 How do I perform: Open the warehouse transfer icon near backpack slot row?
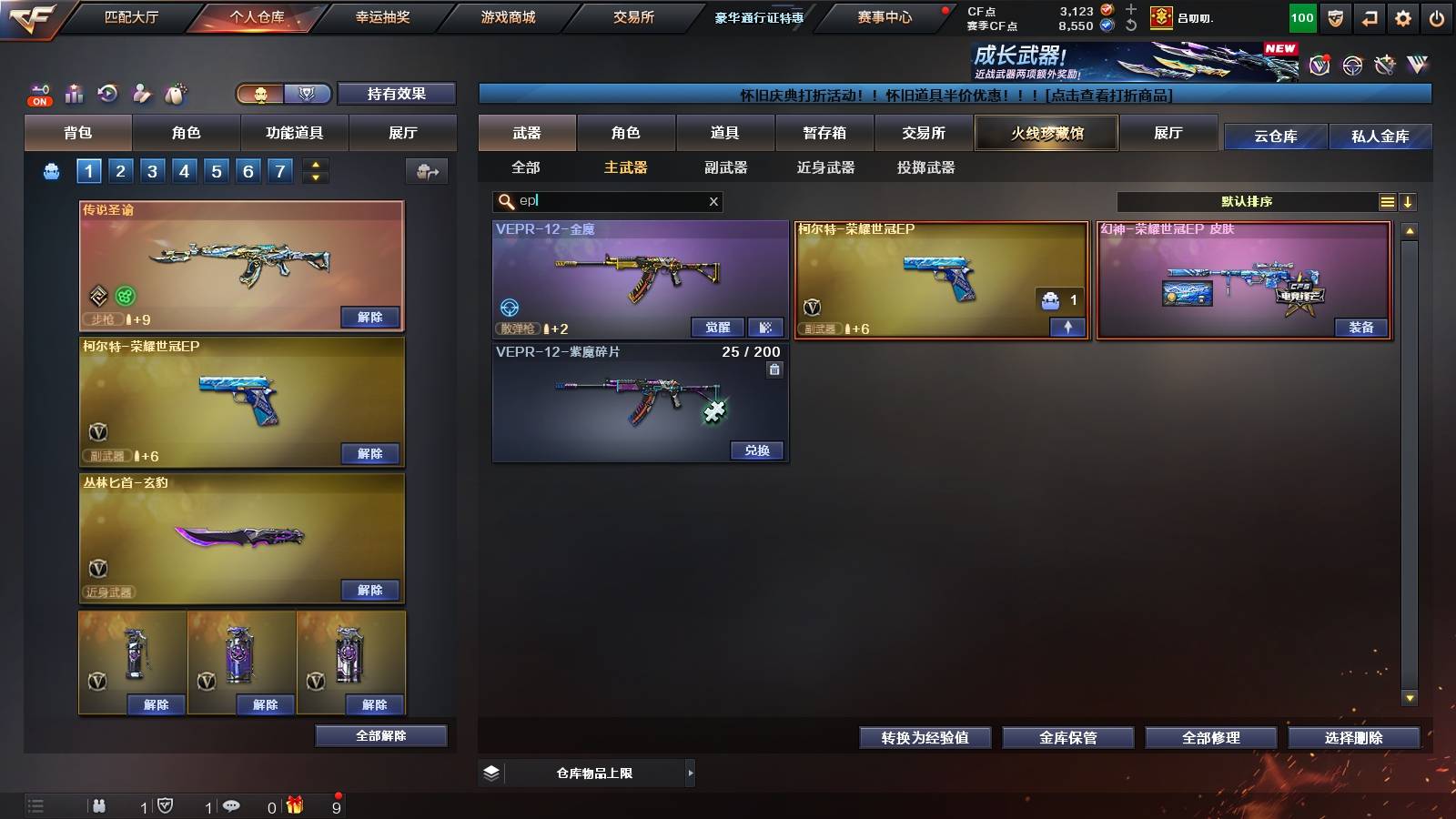427,171
